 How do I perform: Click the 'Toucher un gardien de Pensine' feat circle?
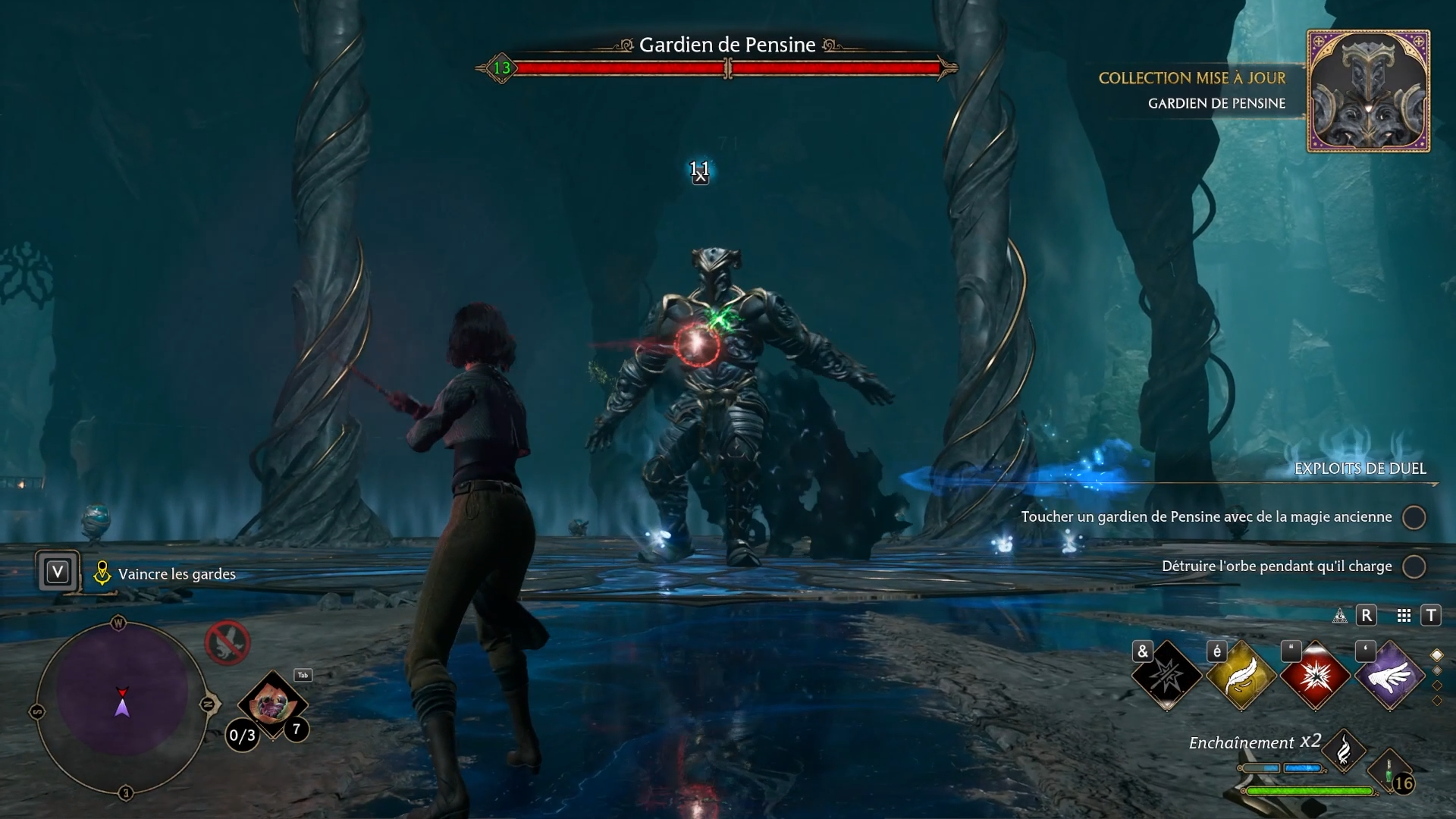[x=1414, y=517]
